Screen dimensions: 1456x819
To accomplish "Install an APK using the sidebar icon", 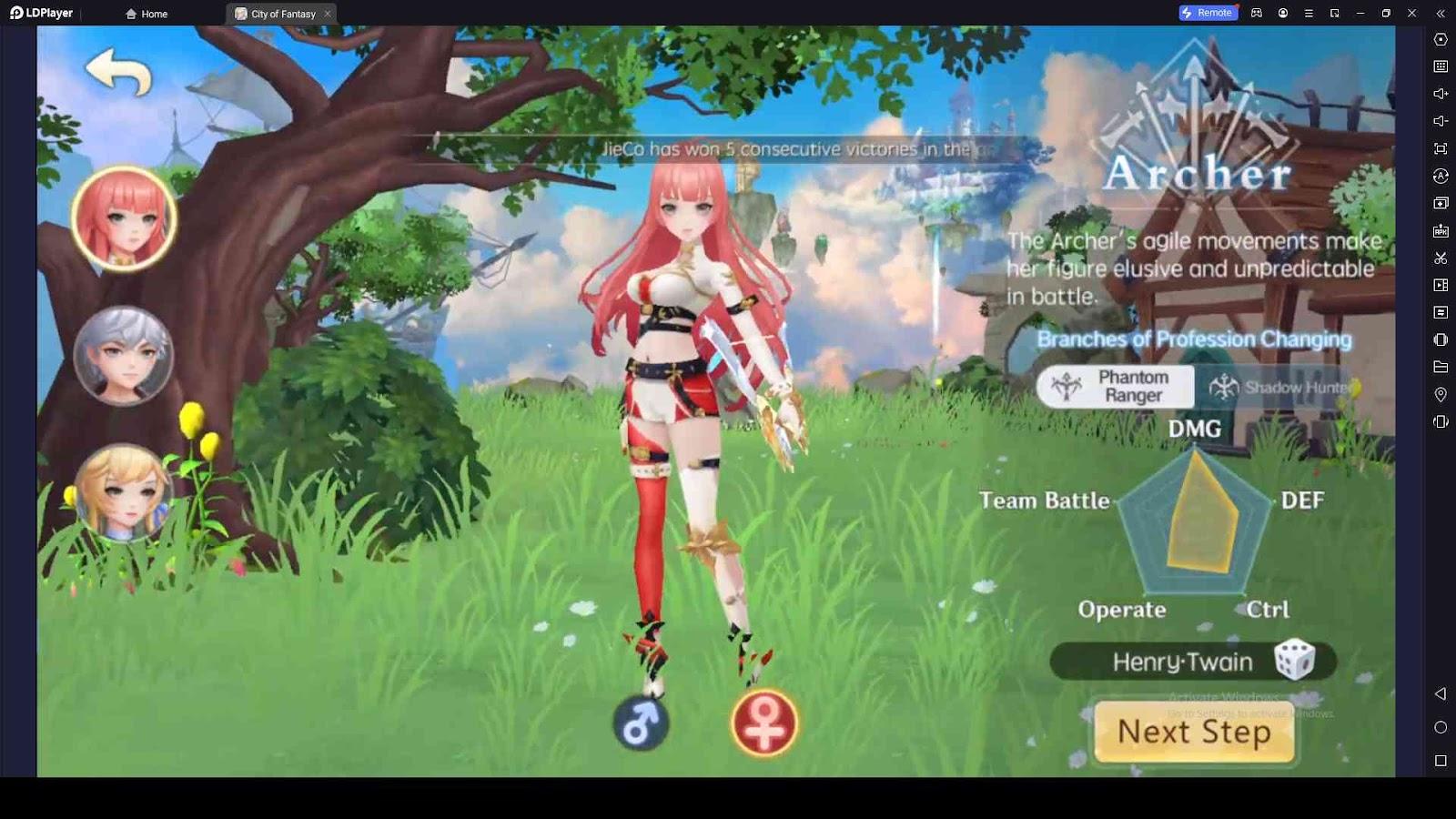I will point(1441,230).
